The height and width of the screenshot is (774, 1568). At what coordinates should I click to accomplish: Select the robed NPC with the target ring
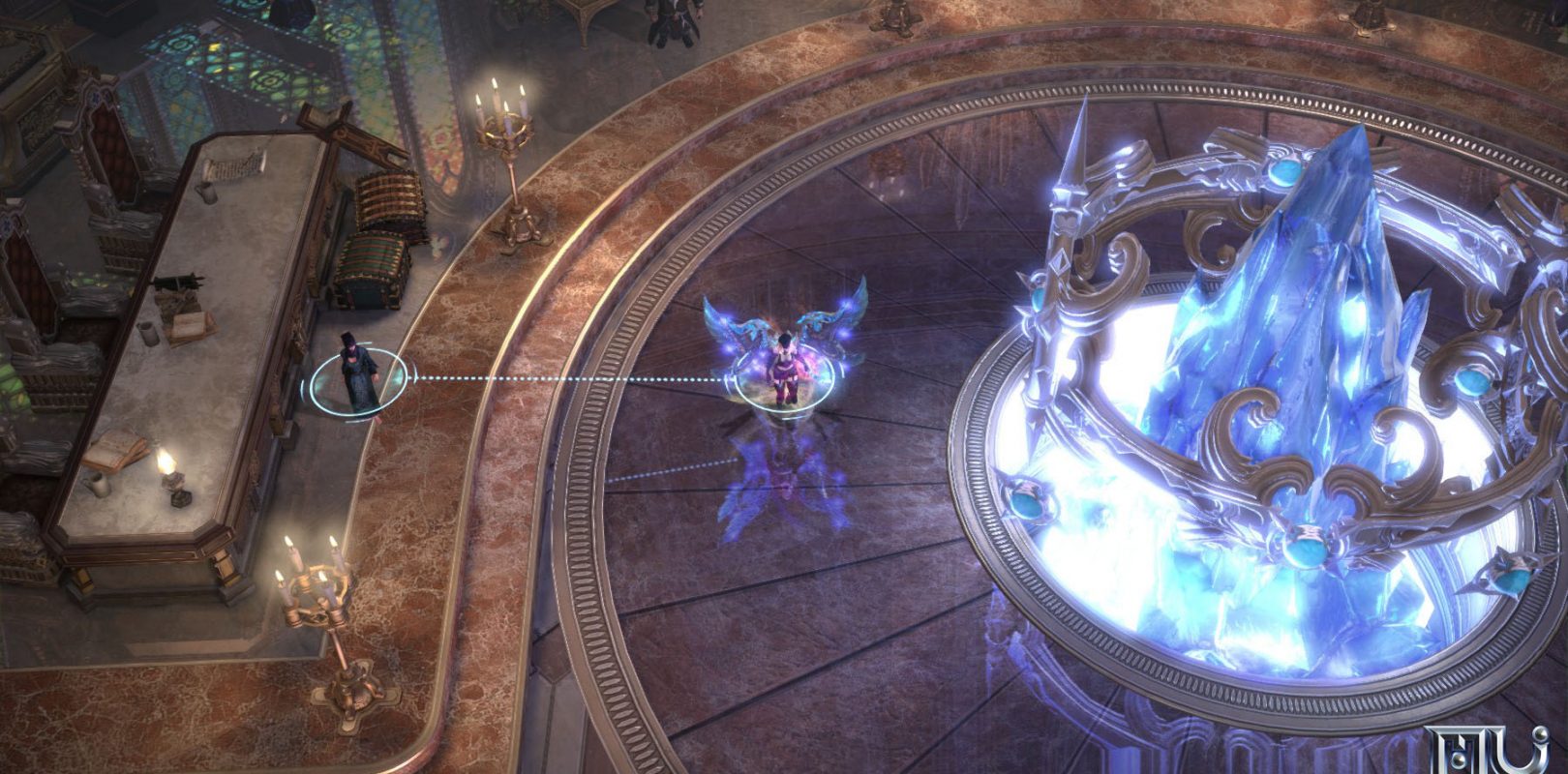coord(355,374)
